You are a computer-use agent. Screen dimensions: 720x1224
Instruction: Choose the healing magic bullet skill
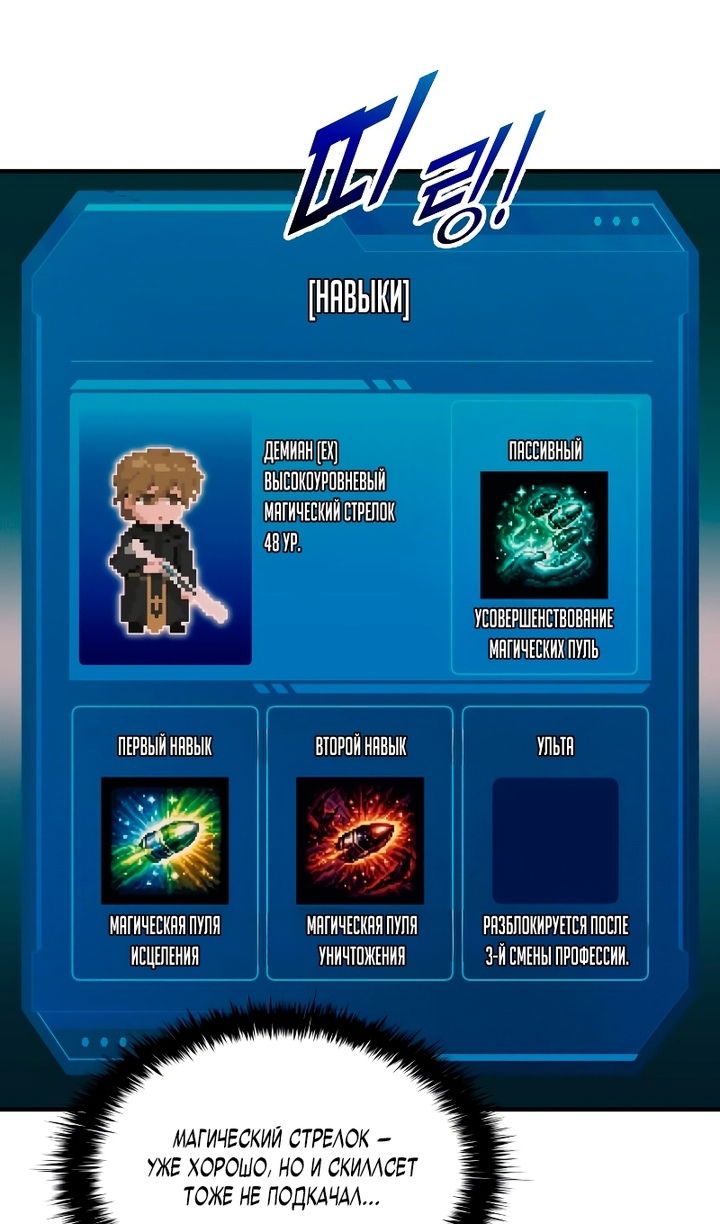165,840
